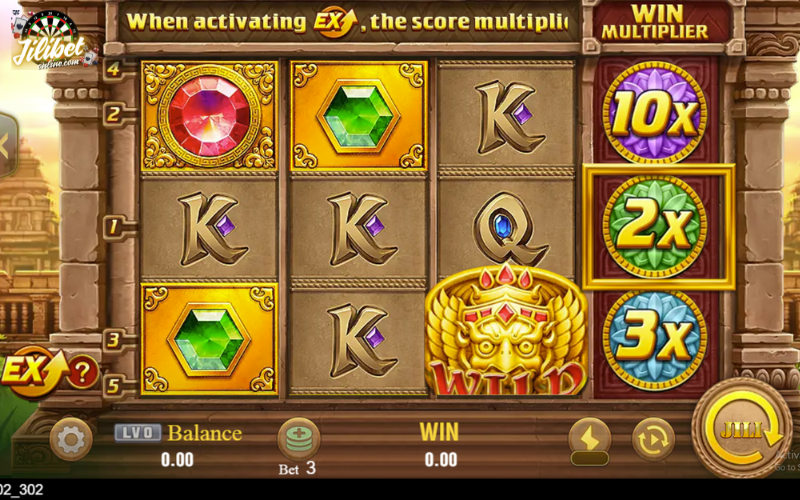Open the question mark help info
The height and width of the screenshot is (500, 800).
(x=82, y=372)
